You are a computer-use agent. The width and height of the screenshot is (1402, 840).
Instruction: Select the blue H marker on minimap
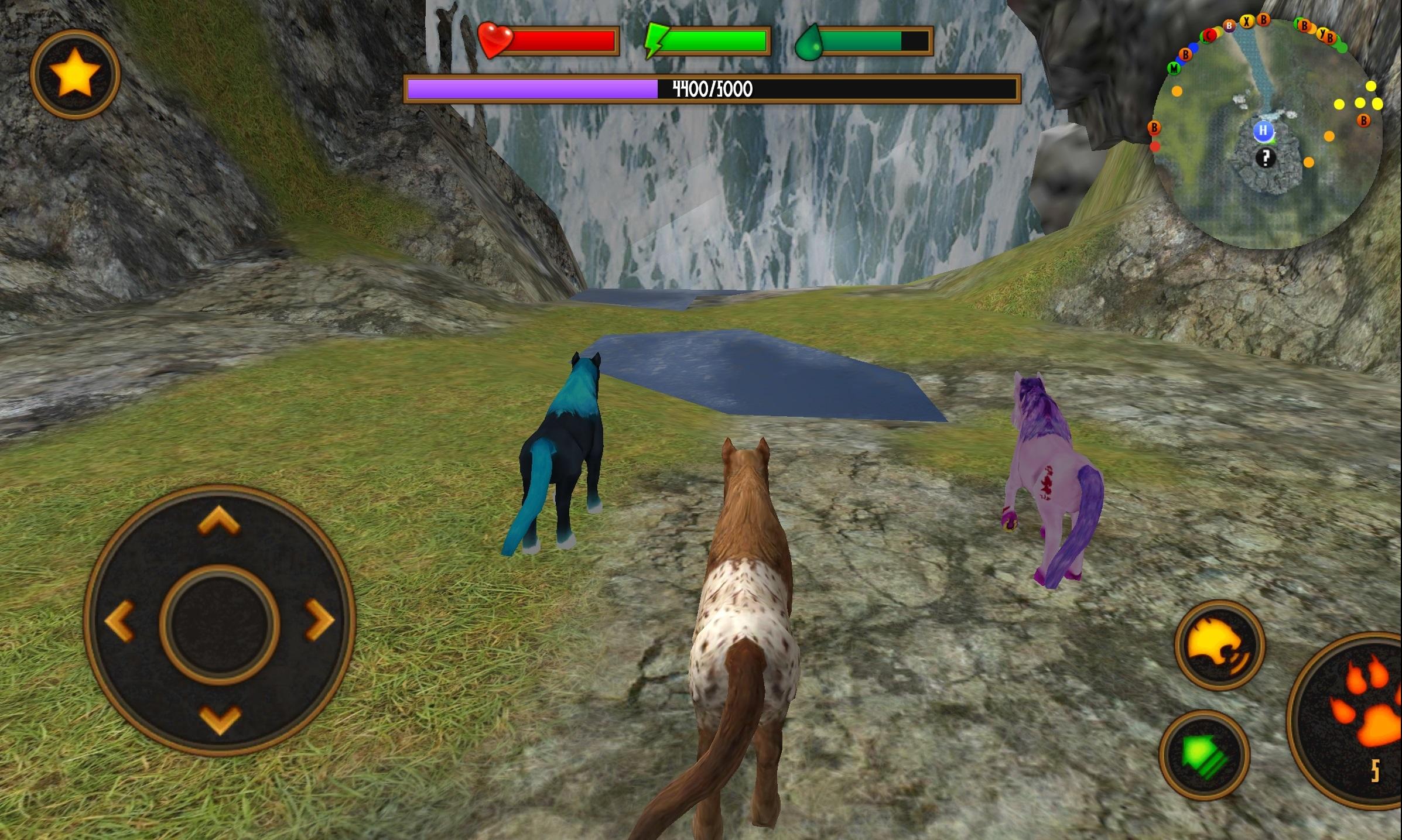1263,131
